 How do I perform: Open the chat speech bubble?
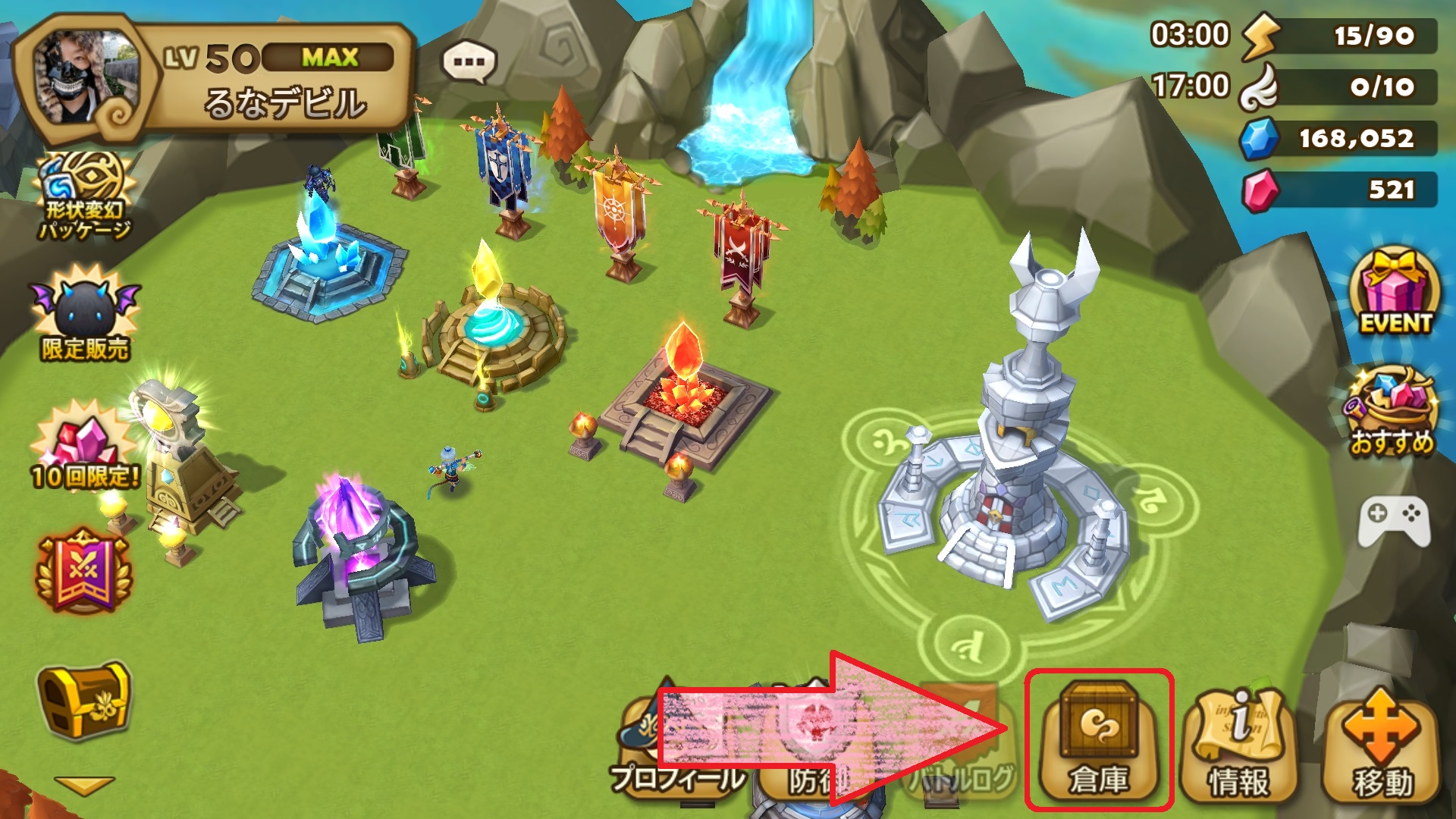(469, 62)
